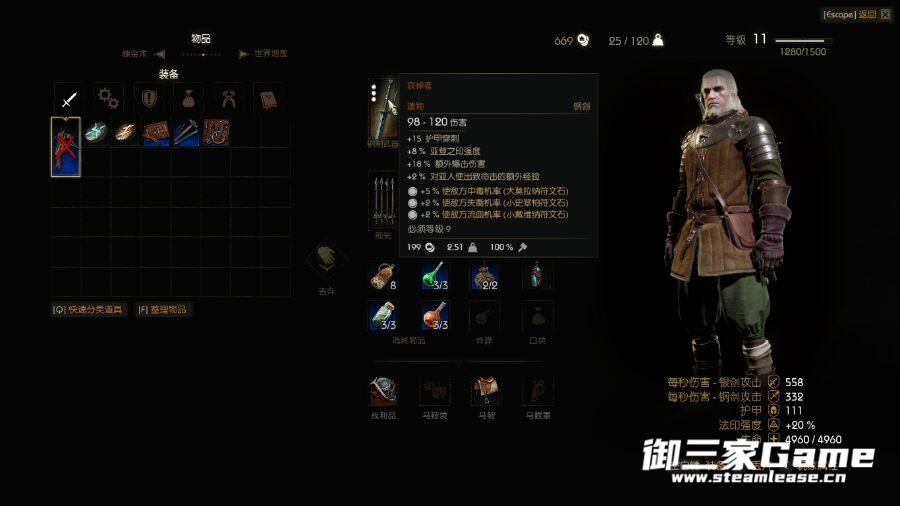Show the pouch category tab

click(x=188, y=98)
